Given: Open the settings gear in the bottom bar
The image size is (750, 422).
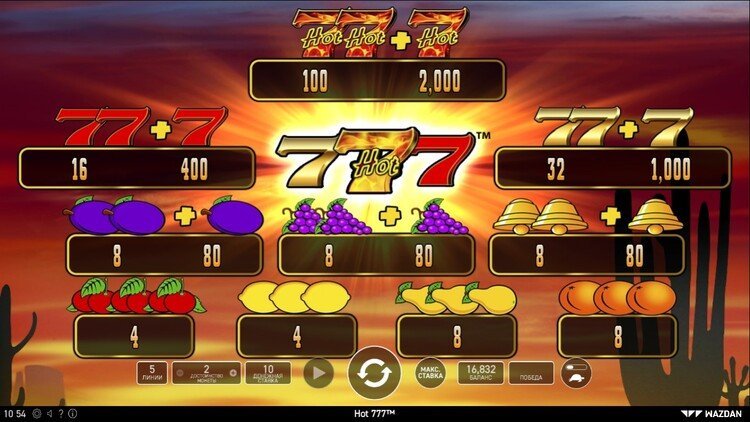Looking at the screenshot, I should (x=36, y=413).
